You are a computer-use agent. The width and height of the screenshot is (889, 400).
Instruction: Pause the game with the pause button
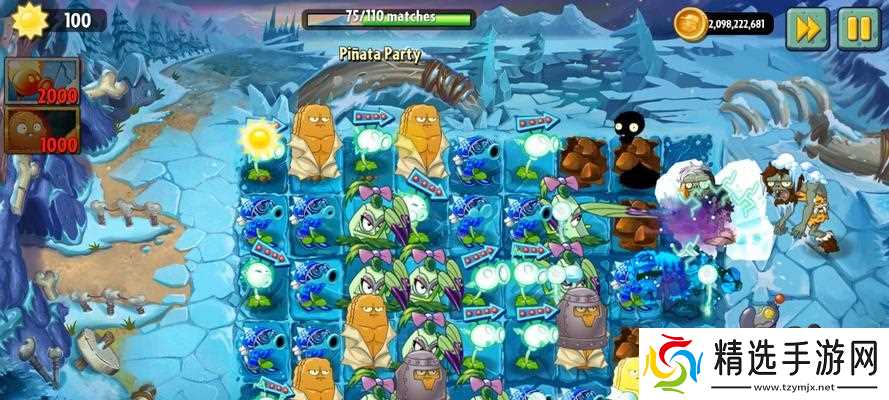click(856, 28)
